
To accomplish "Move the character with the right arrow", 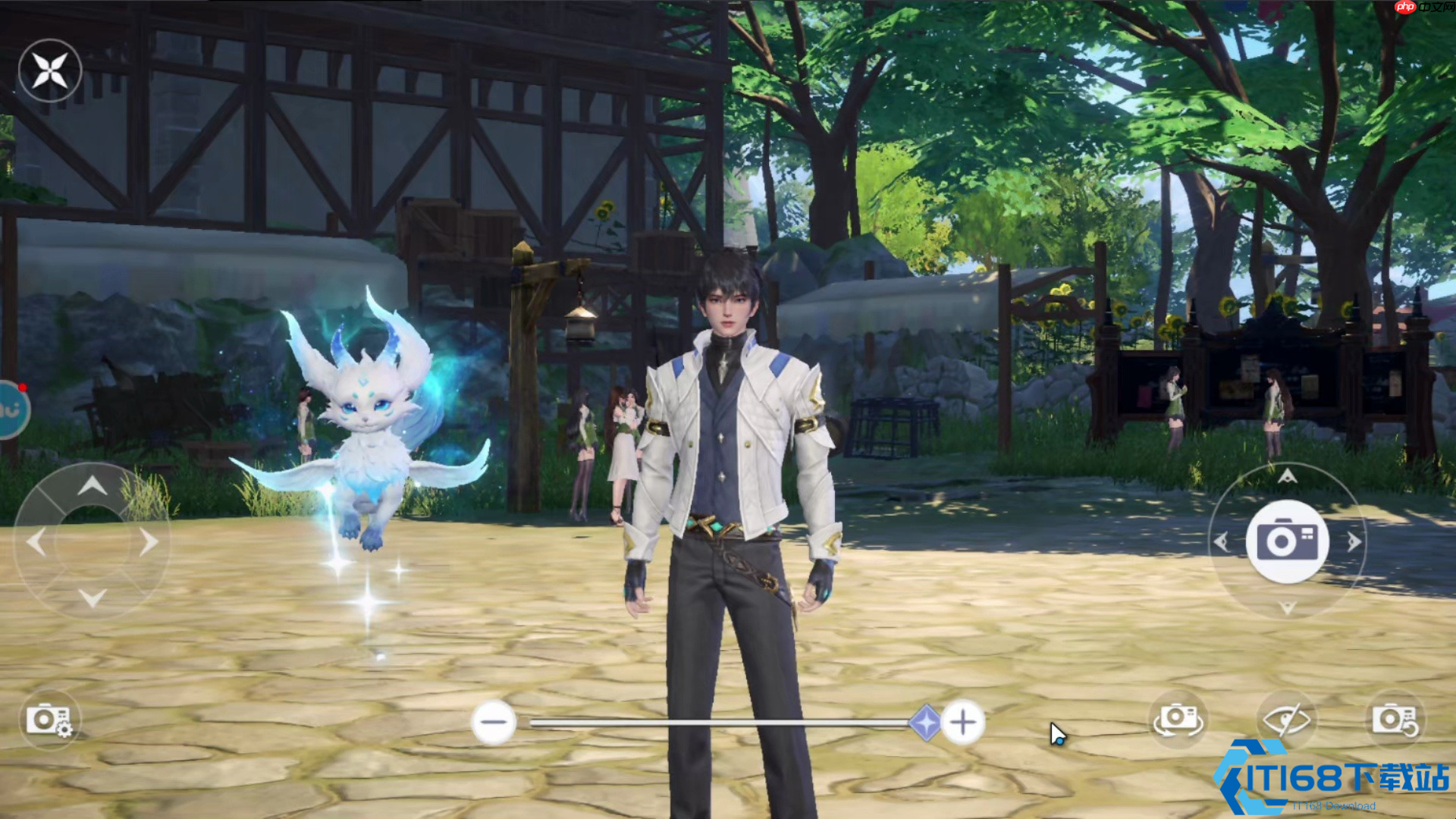I will (x=149, y=542).
